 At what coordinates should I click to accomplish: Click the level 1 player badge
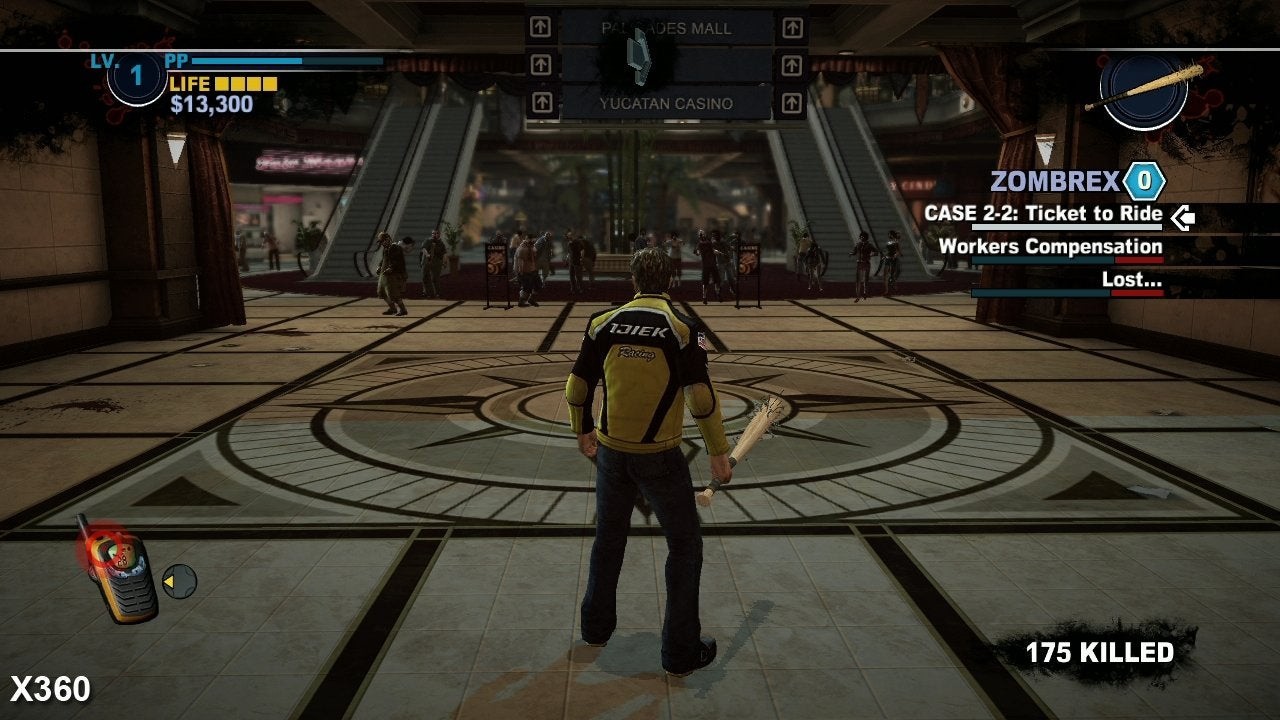click(x=137, y=76)
